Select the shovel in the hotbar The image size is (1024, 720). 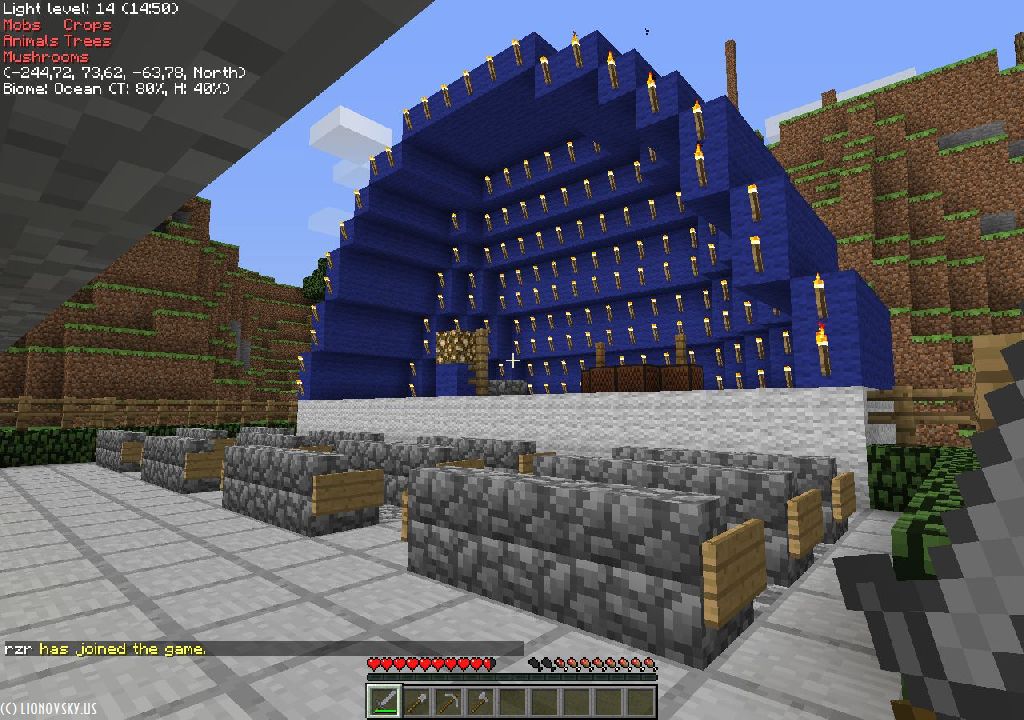point(415,702)
